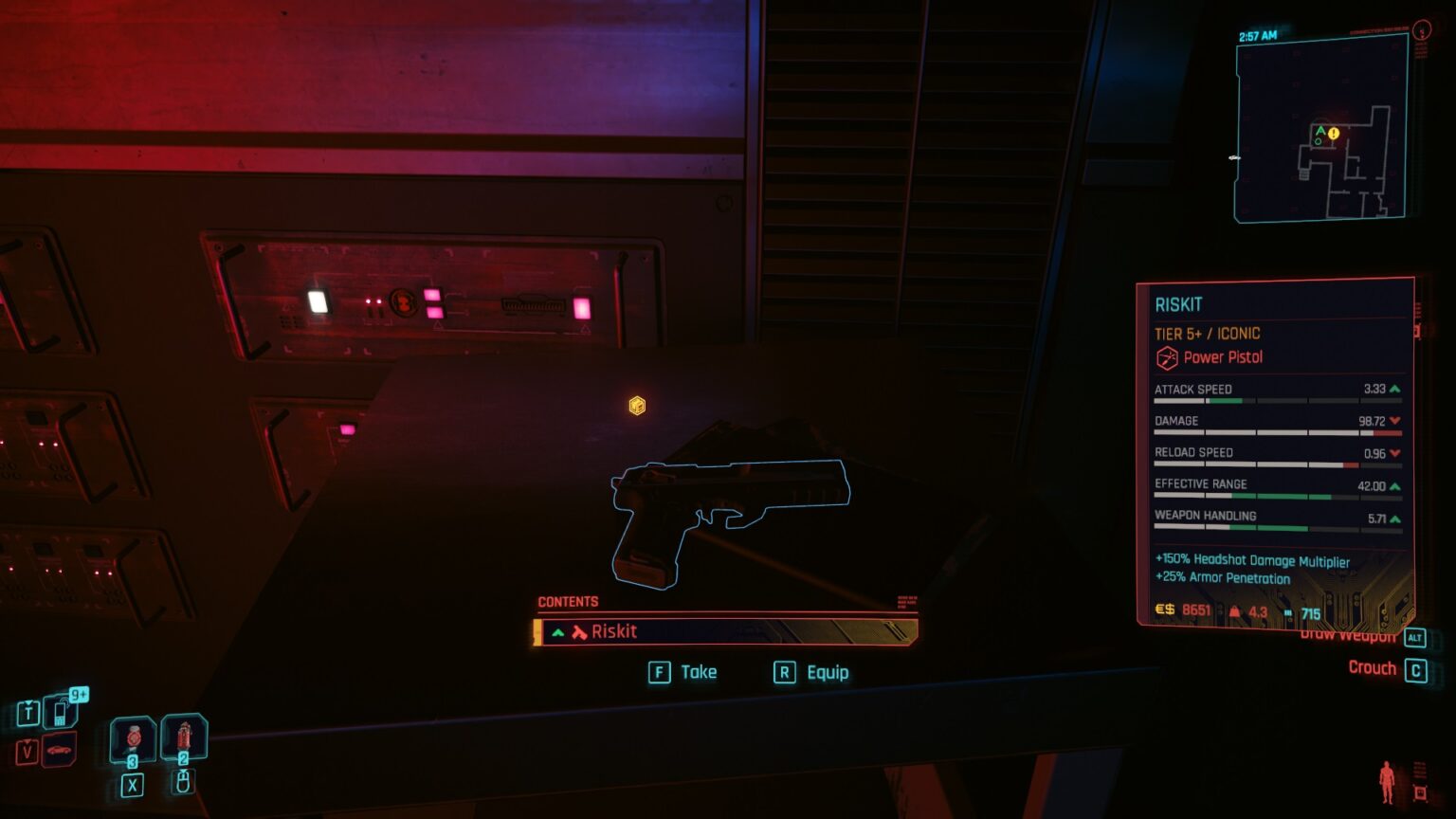Screen dimensions: 1456x819
Task: Click the yellow quest marker on the minimap
Action: pos(1334,134)
